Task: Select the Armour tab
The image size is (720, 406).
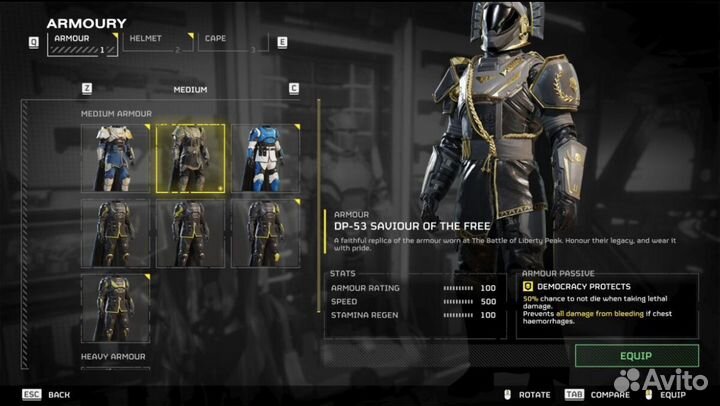Action: [x=78, y=42]
